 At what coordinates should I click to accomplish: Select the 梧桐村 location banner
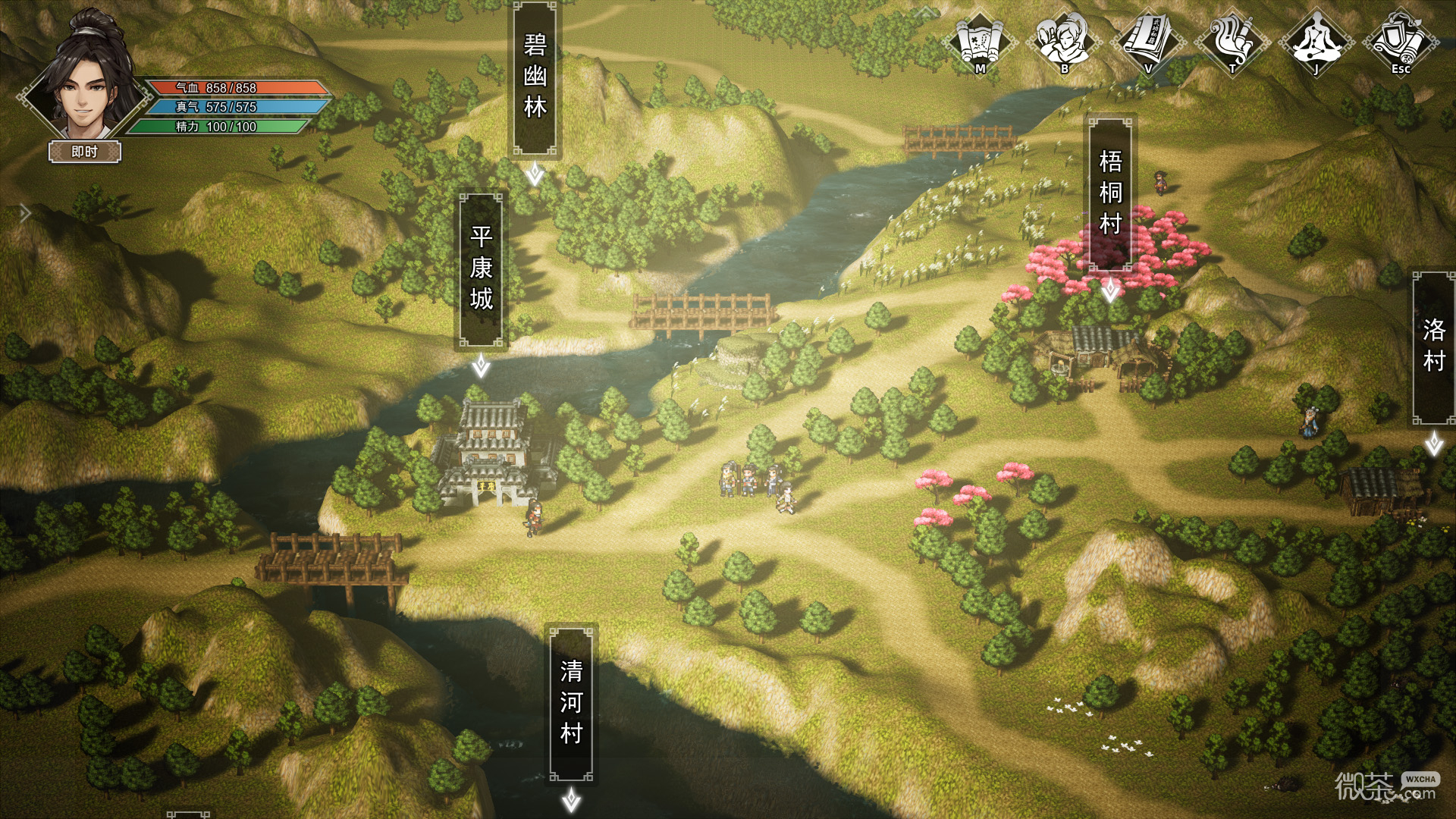[x=1110, y=193]
